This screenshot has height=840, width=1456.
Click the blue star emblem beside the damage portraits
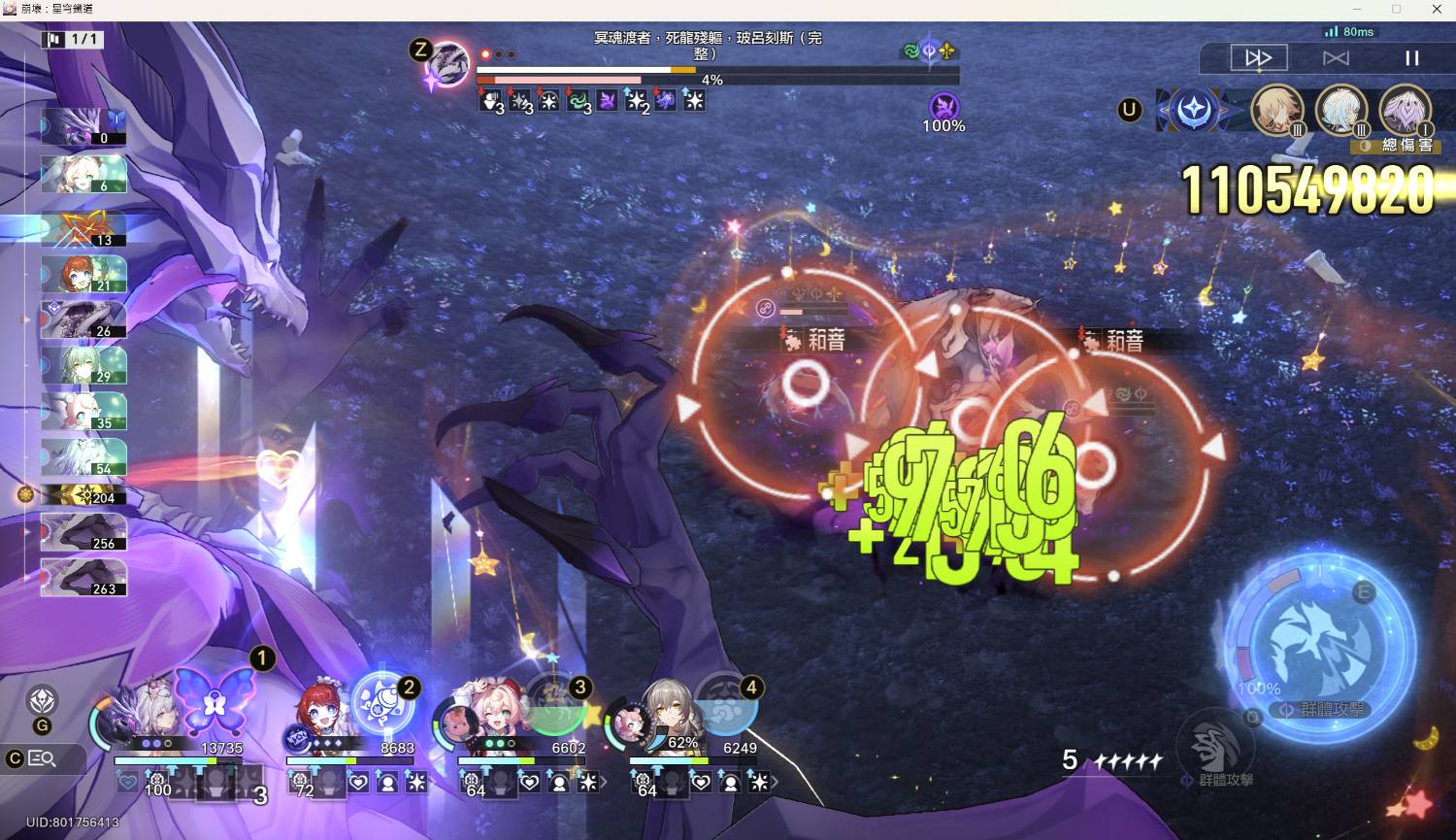[x=1193, y=110]
